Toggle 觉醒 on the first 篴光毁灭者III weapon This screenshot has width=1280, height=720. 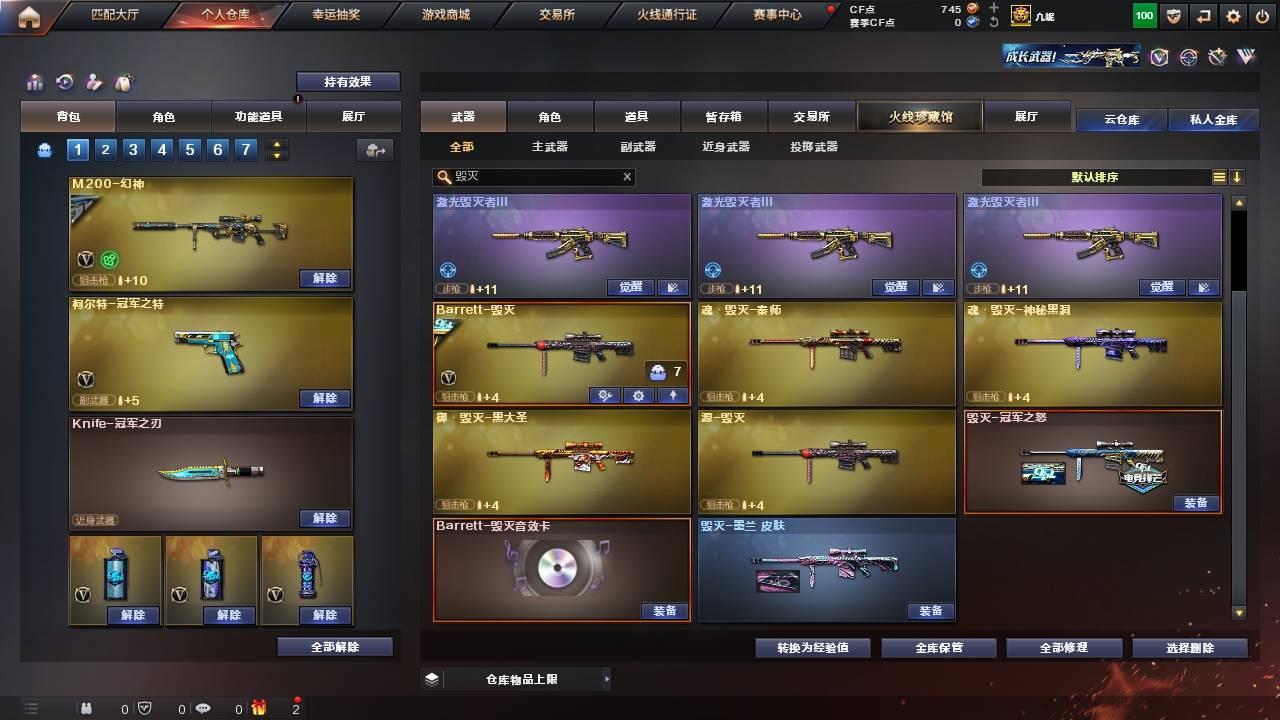click(x=630, y=286)
